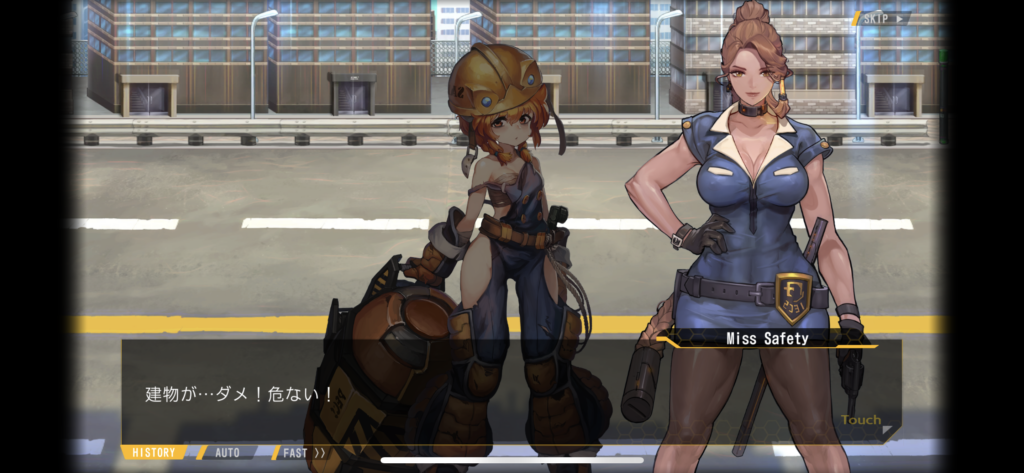Open the dialogue HISTORY log
This screenshot has width=1024, height=473.
pyautogui.click(x=154, y=453)
